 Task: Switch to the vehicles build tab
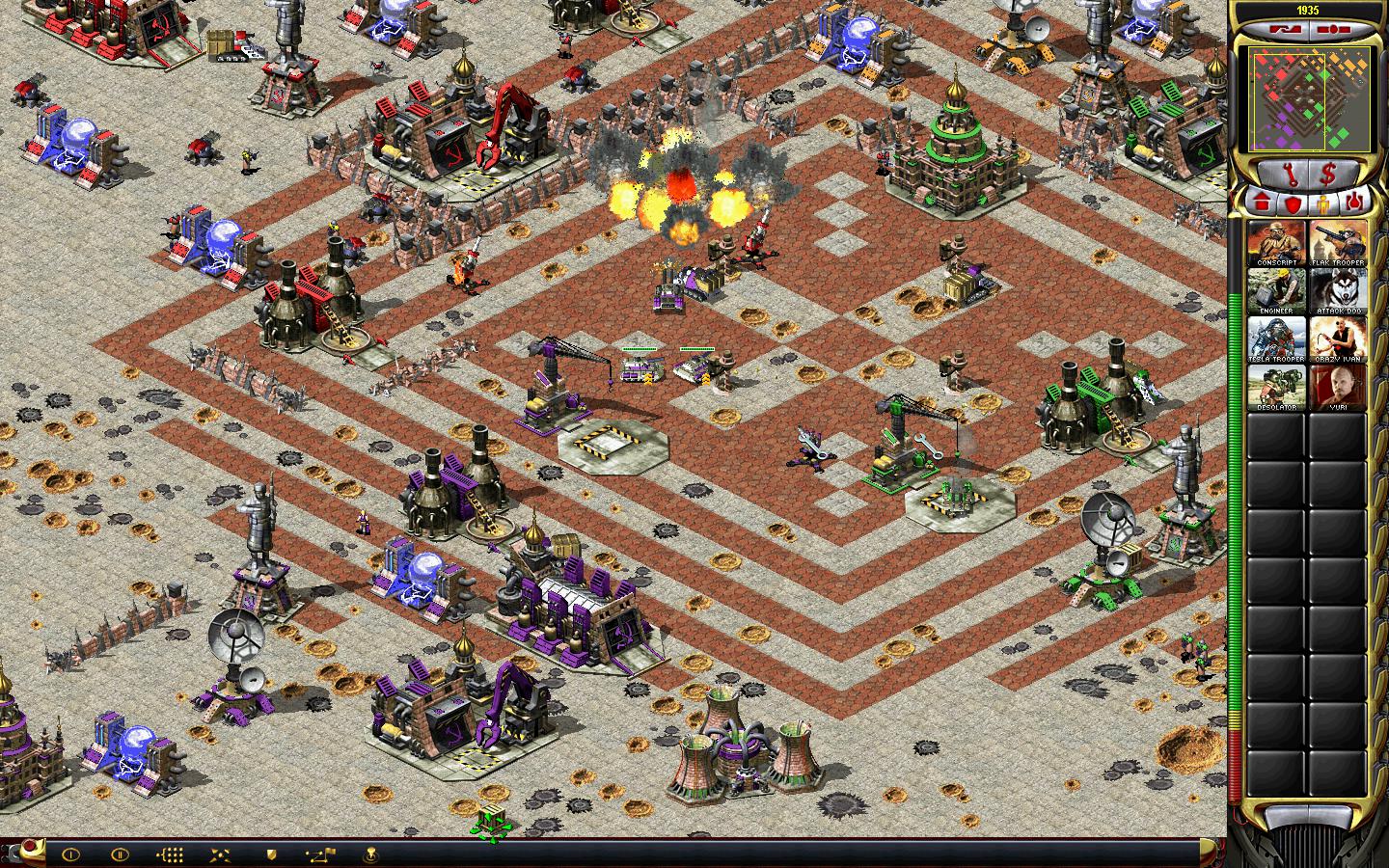pos(1355,202)
